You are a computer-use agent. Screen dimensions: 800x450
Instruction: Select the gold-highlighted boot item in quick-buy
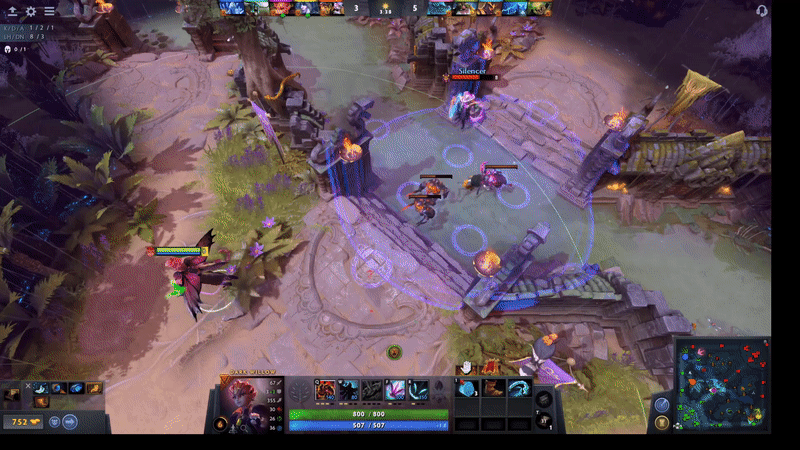(x=92, y=388)
